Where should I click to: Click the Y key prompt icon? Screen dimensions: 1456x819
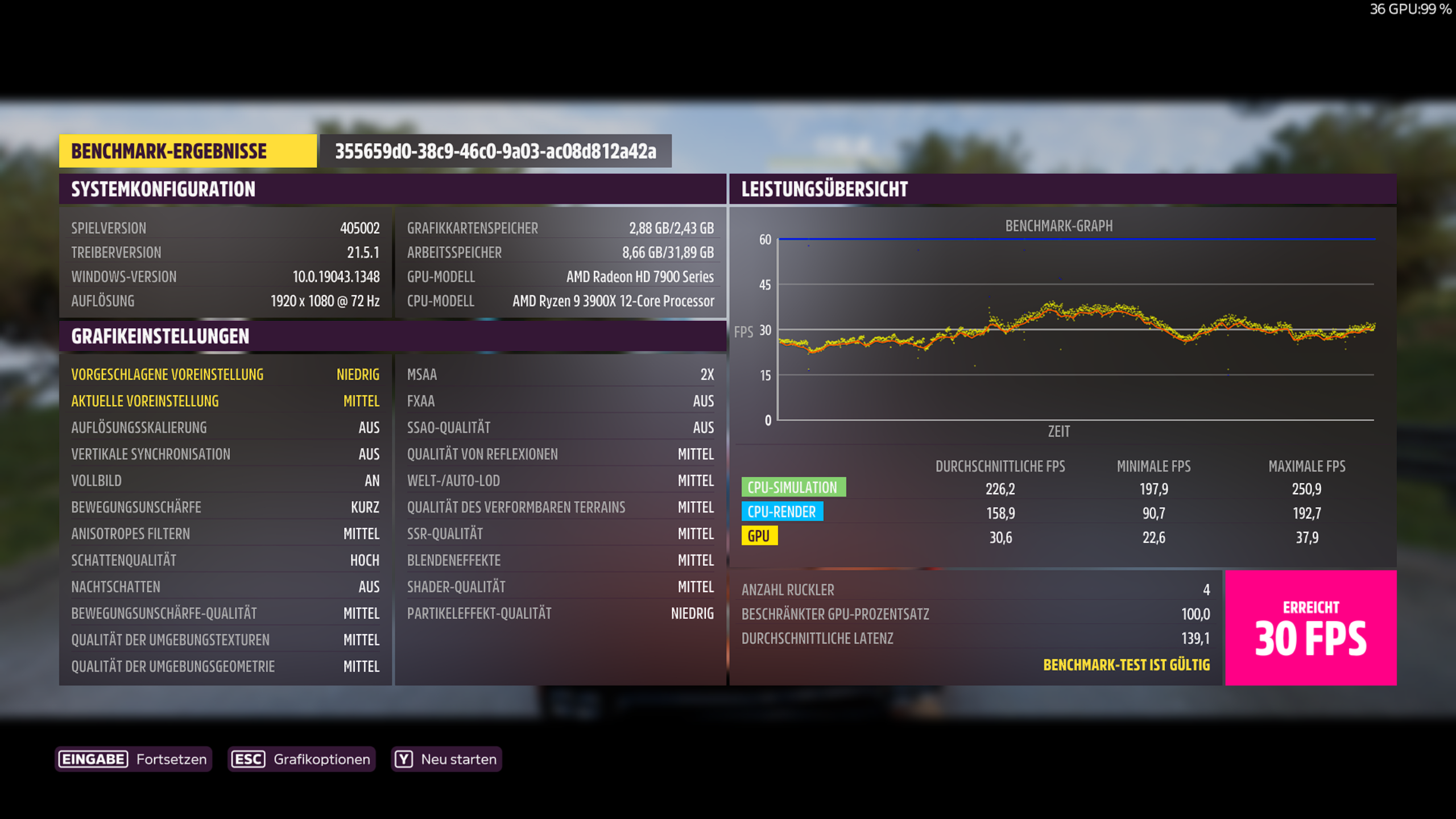[403, 759]
